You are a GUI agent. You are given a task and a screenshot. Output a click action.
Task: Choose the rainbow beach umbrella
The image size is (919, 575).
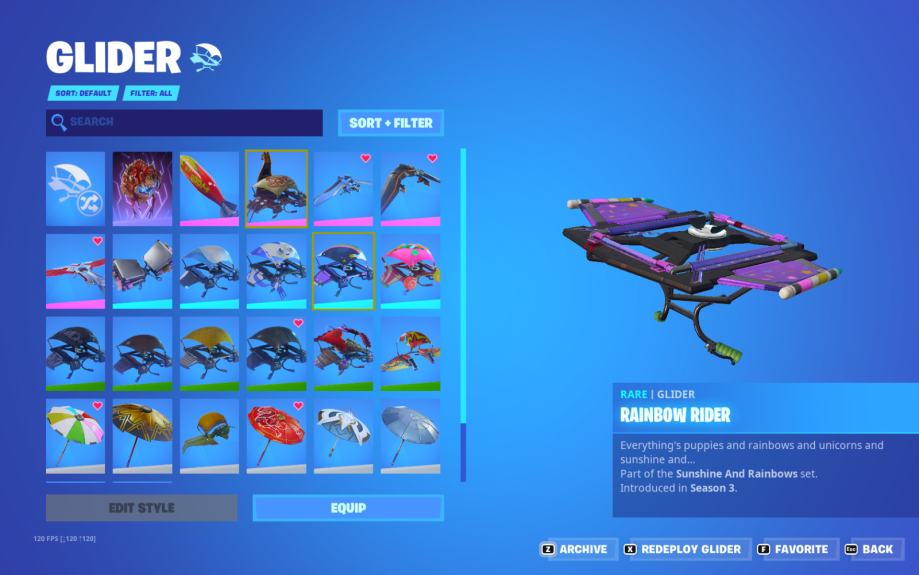tap(75, 435)
